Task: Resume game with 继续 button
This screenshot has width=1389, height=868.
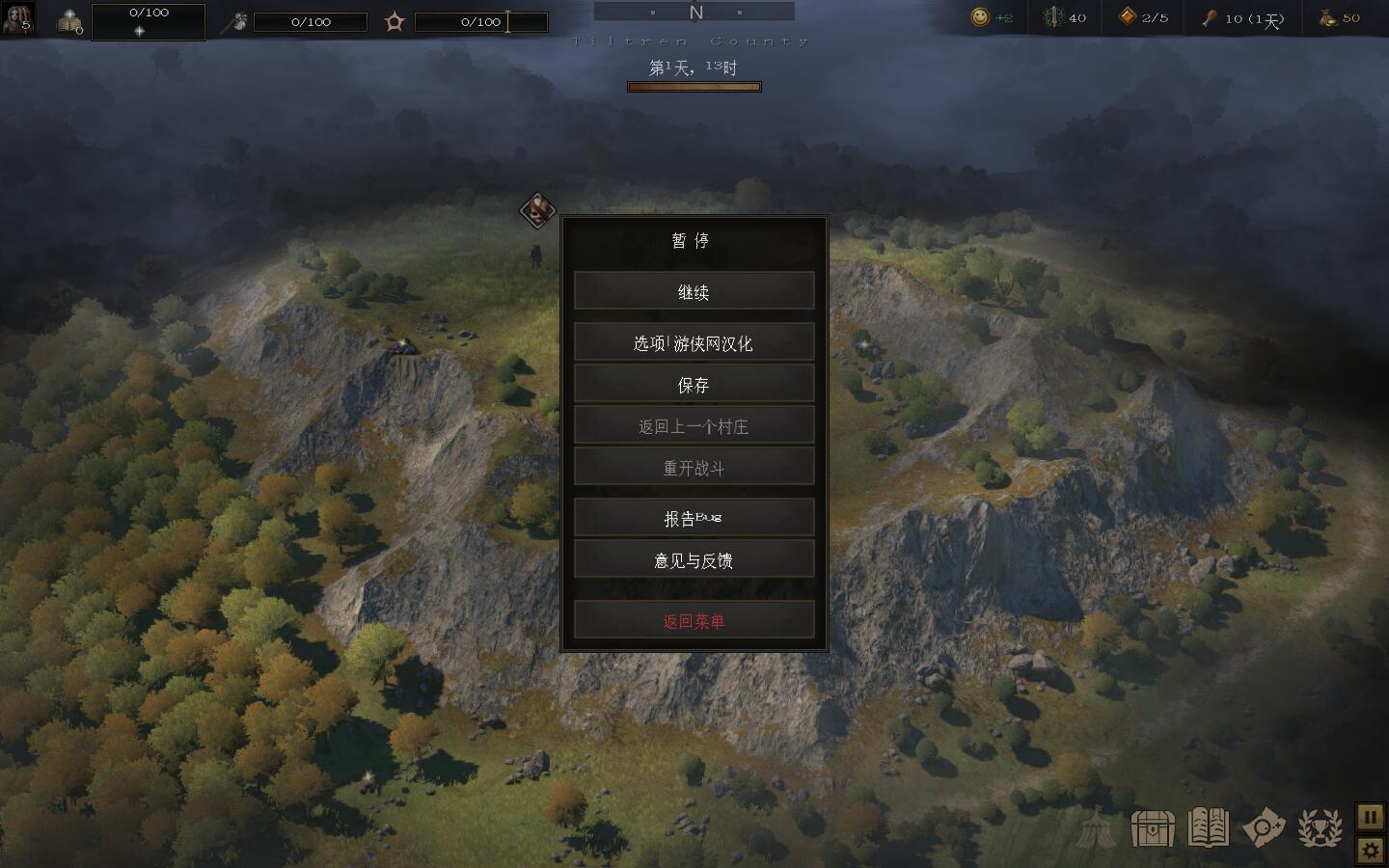Action: point(694,291)
